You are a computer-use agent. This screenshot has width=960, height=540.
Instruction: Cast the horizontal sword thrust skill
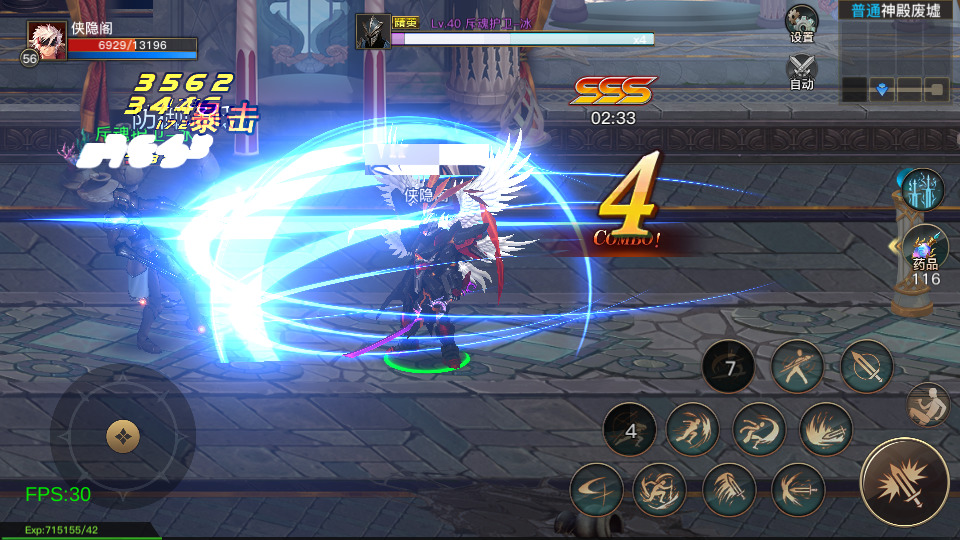797,490
